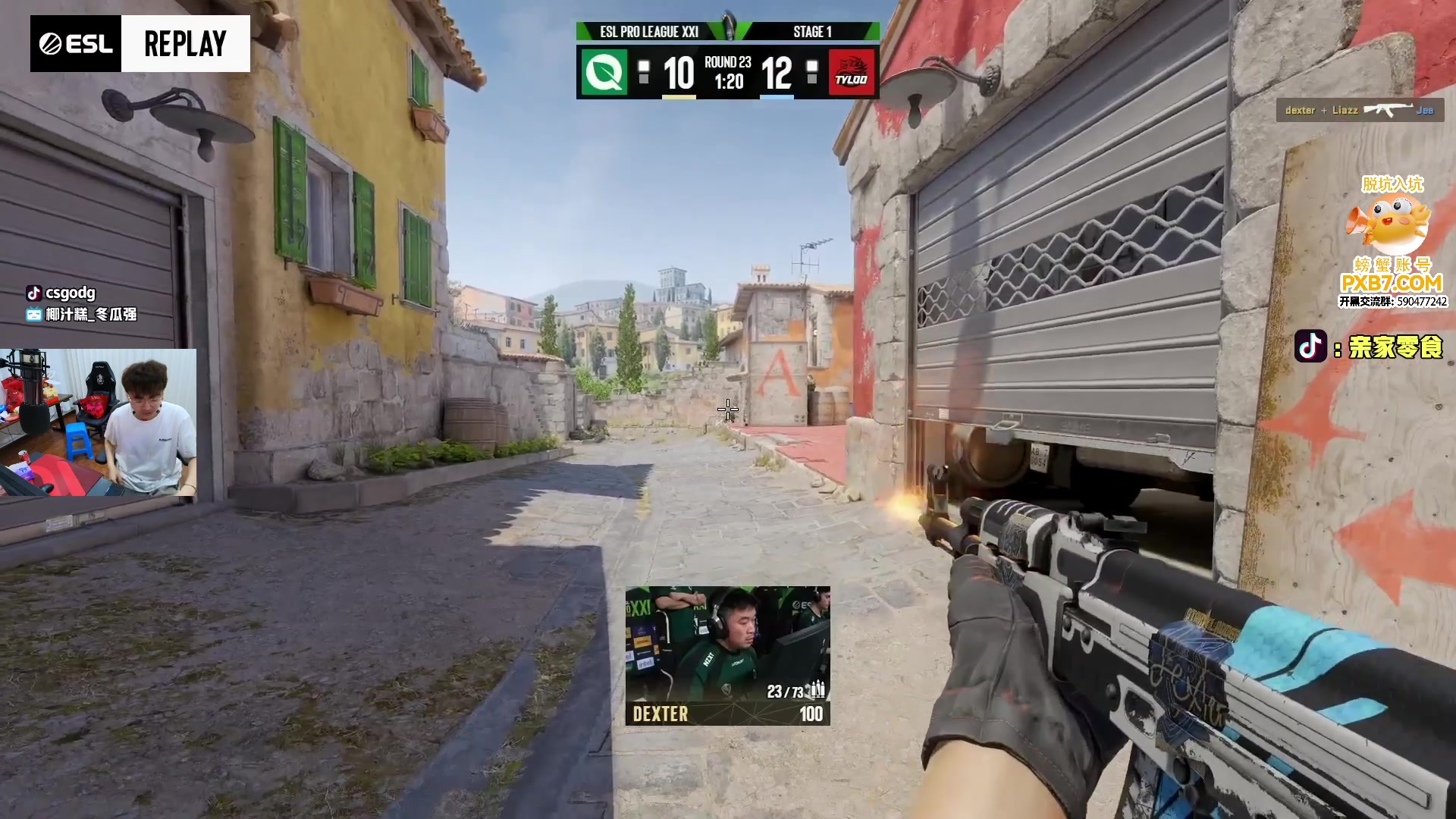Image resolution: width=1456 pixels, height=819 pixels.
Task: Select the red TYLOO team logo
Action: pyautogui.click(x=851, y=73)
